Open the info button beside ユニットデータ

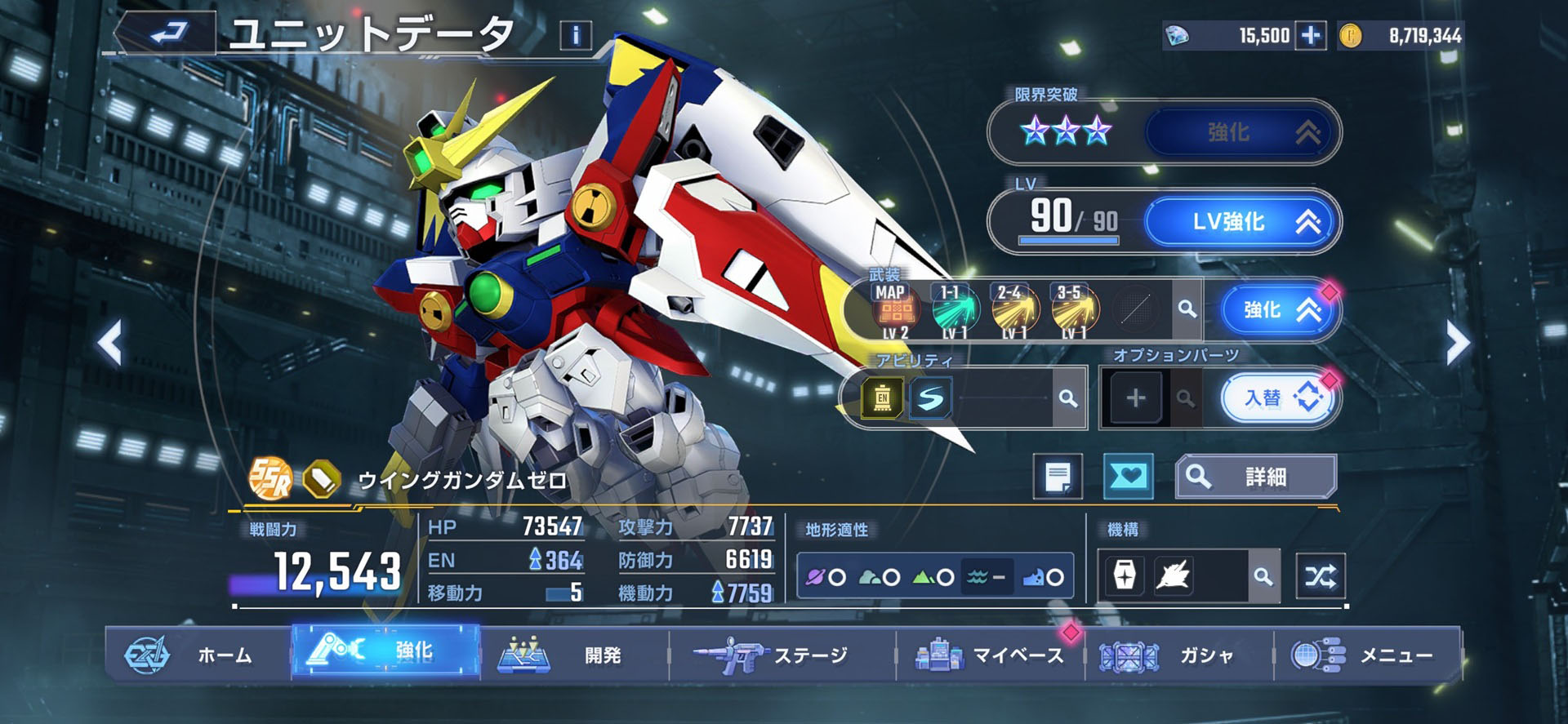click(576, 35)
